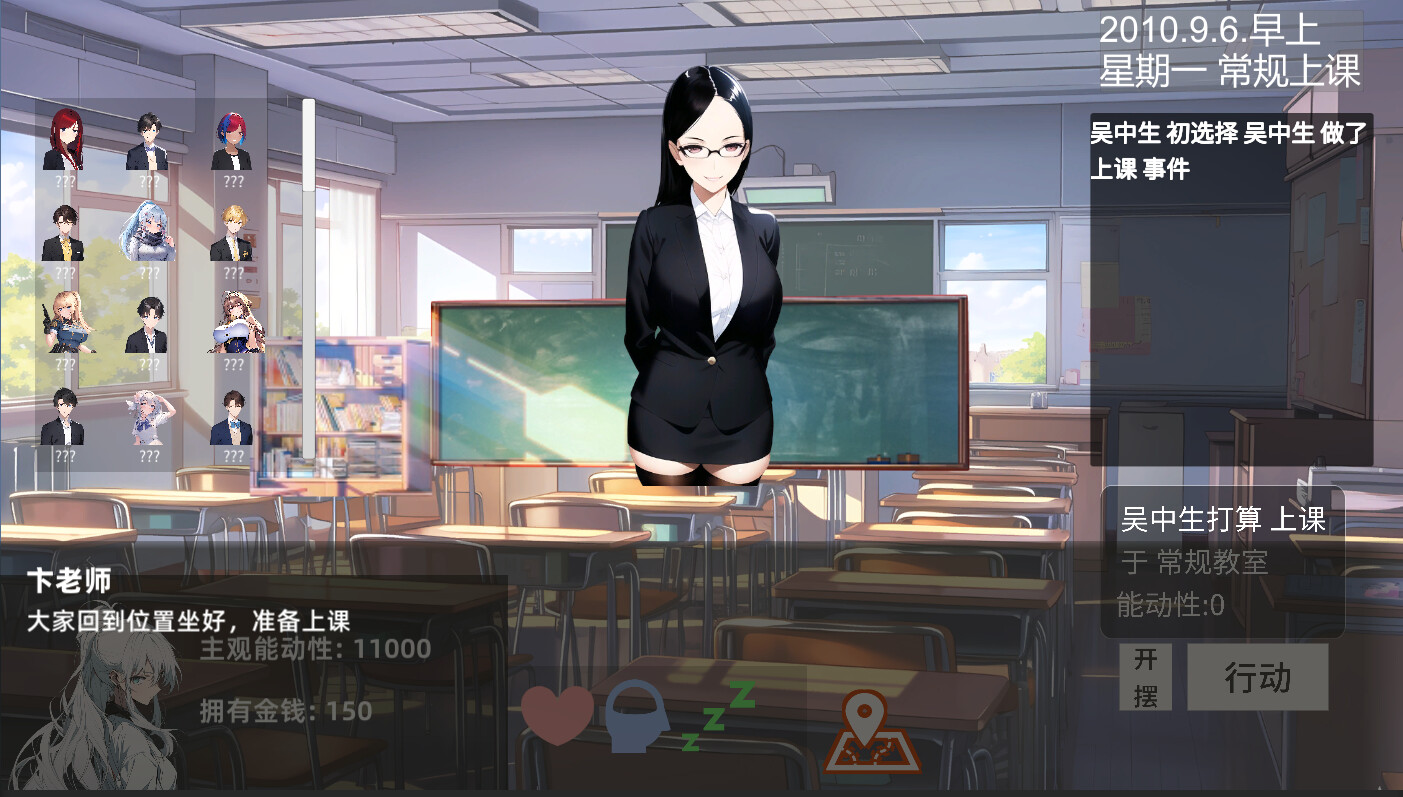Open the character status head icon
1403x797 pixels.
point(636,716)
